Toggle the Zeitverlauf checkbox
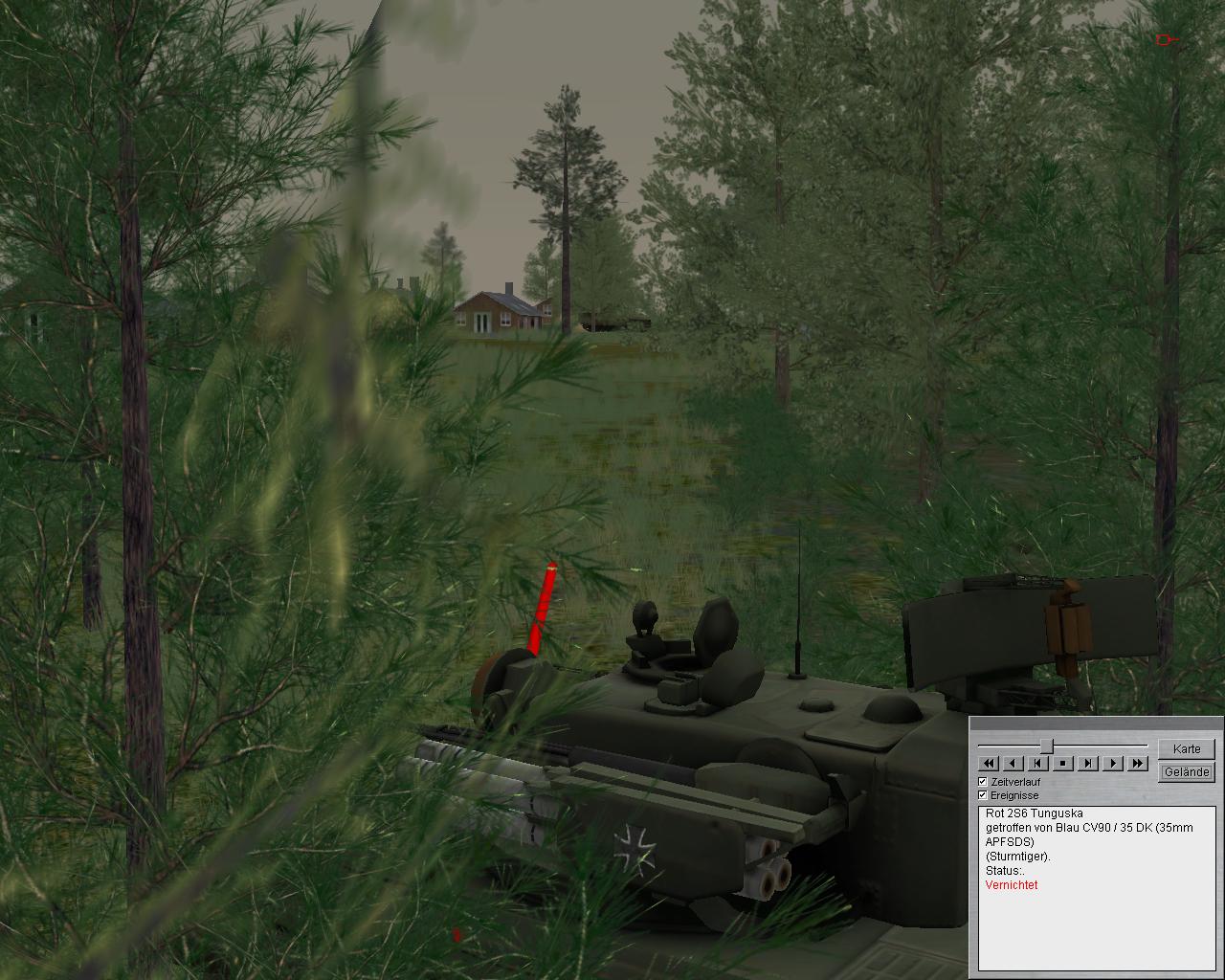The width and height of the screenshot is (1225, 980). pos(983,782)
